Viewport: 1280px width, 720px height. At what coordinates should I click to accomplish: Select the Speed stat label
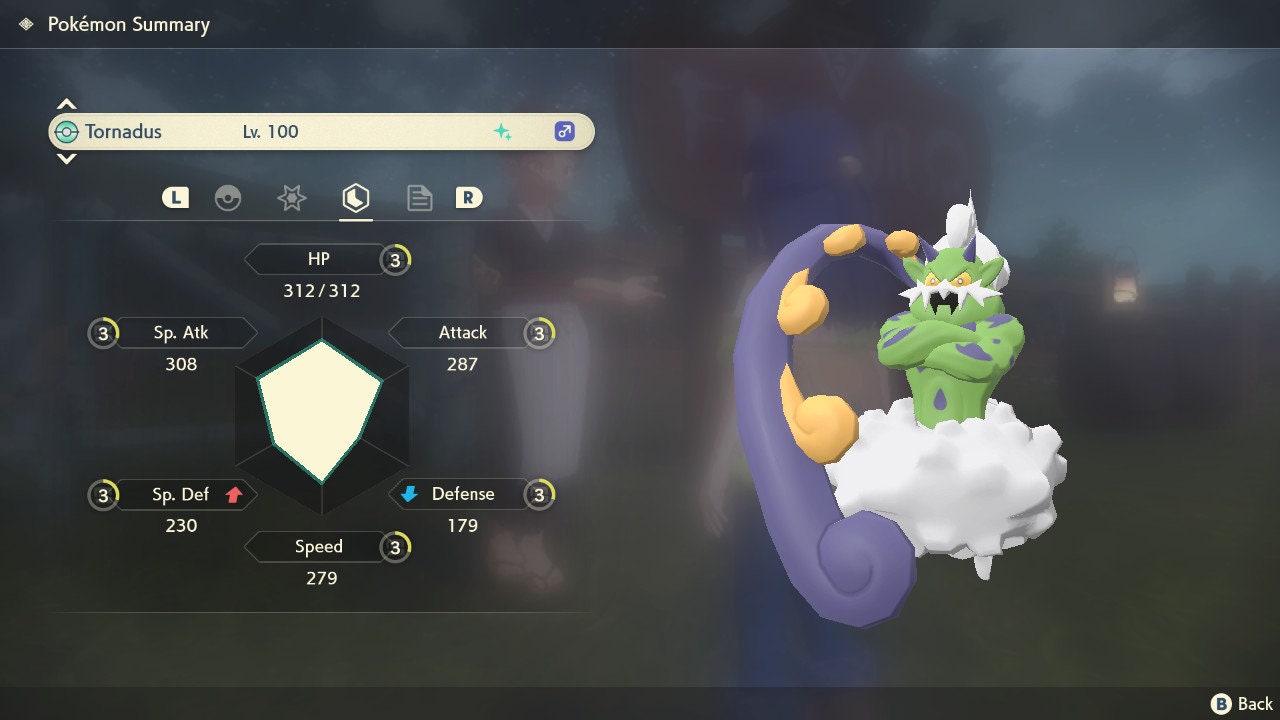click(318, 547)
